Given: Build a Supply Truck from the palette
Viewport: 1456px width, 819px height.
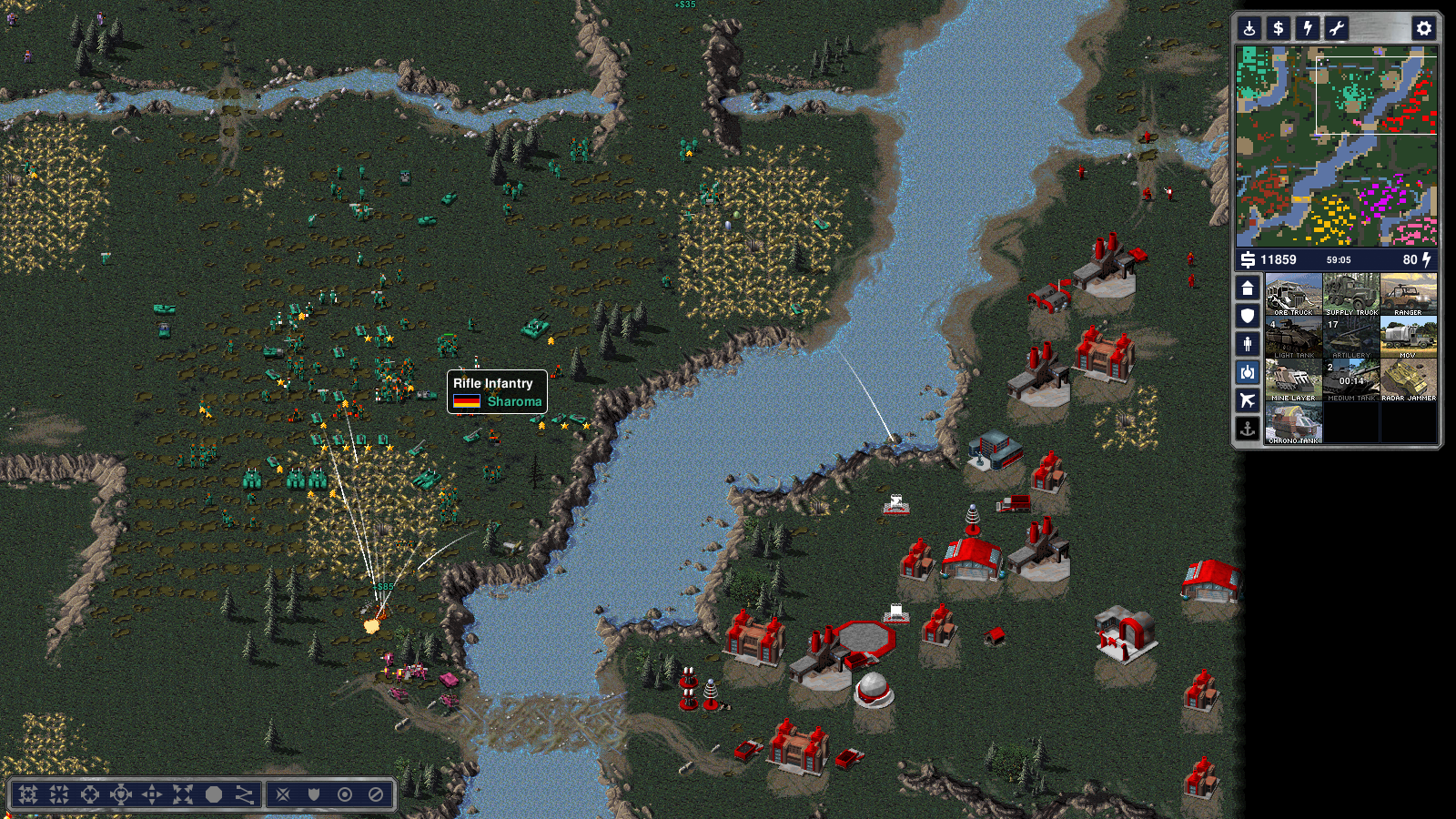Looking at the screenshot, I should tap(1351, 294).
